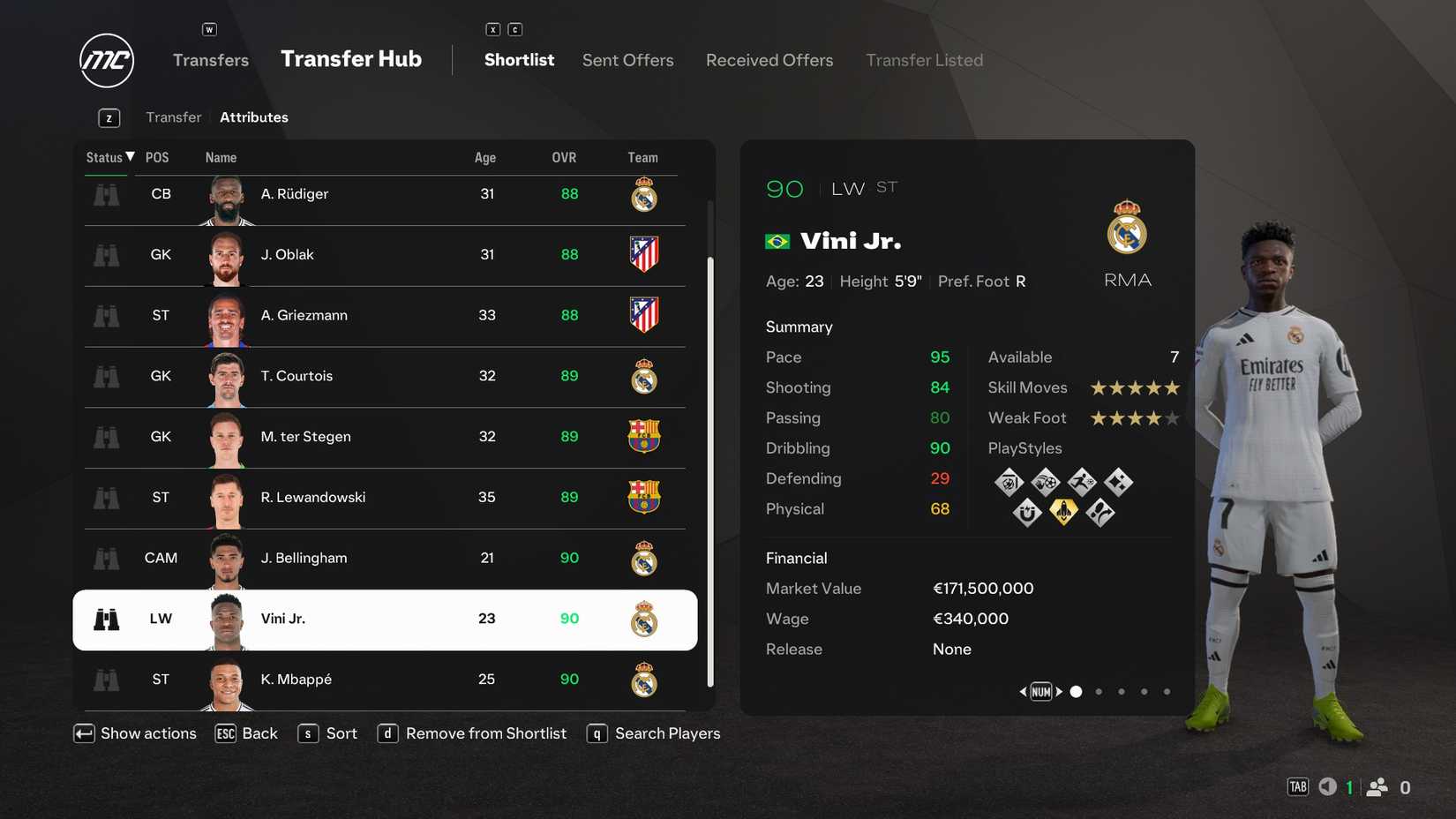Toggle the binoculars watch icon for A. Rüdiger
This screenshot has height=819, width=1456.
(x=106, y=193)
